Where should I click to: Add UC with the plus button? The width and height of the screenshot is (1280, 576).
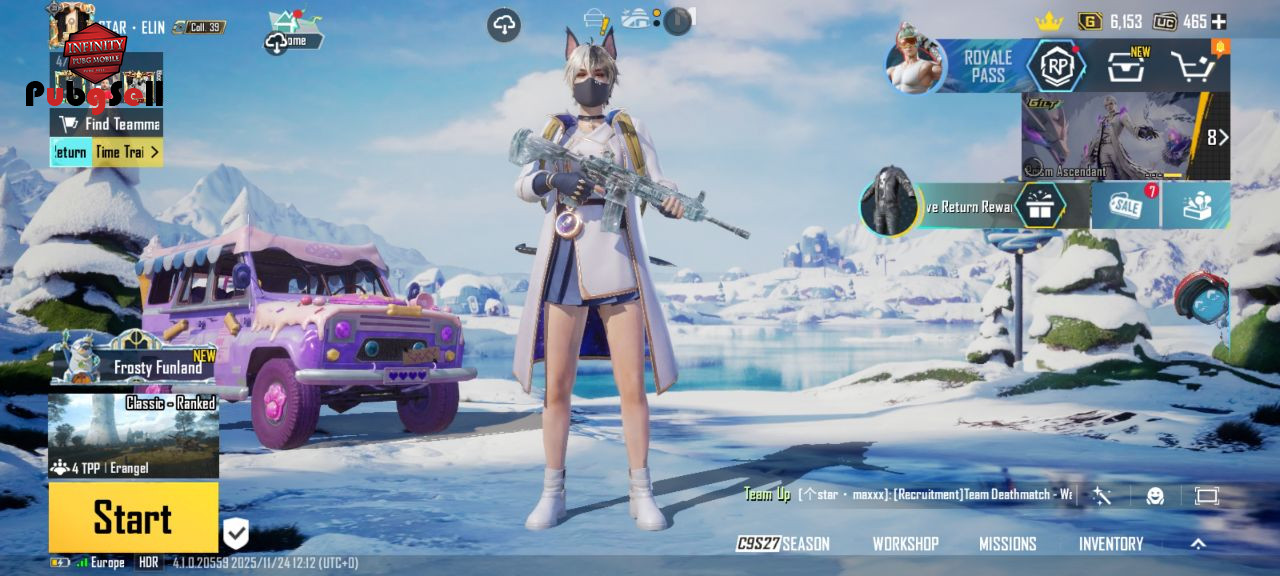coord(1218,21)
